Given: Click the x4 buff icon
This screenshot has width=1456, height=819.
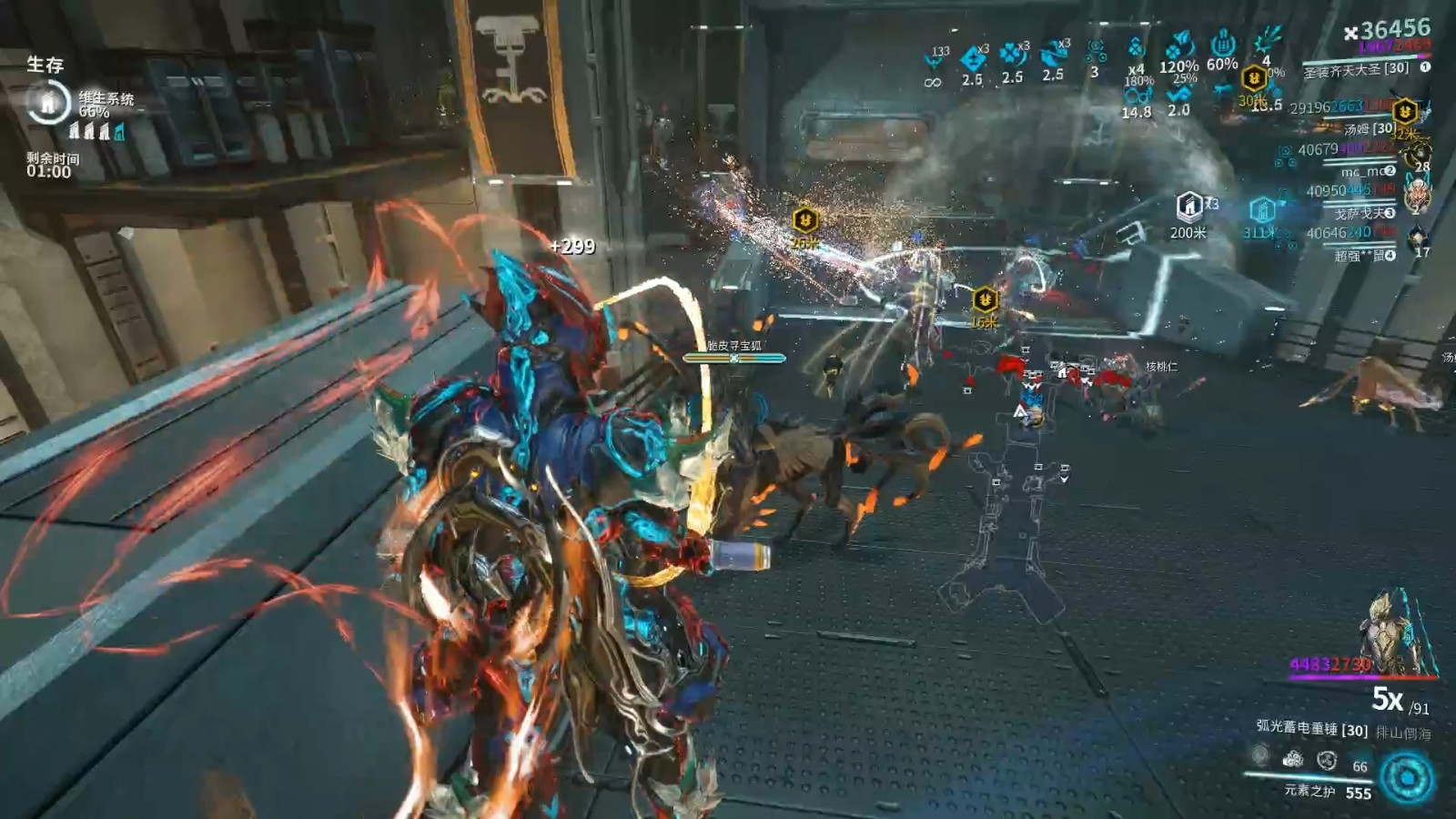Looking at the screenshot, I should [1136, 48].
